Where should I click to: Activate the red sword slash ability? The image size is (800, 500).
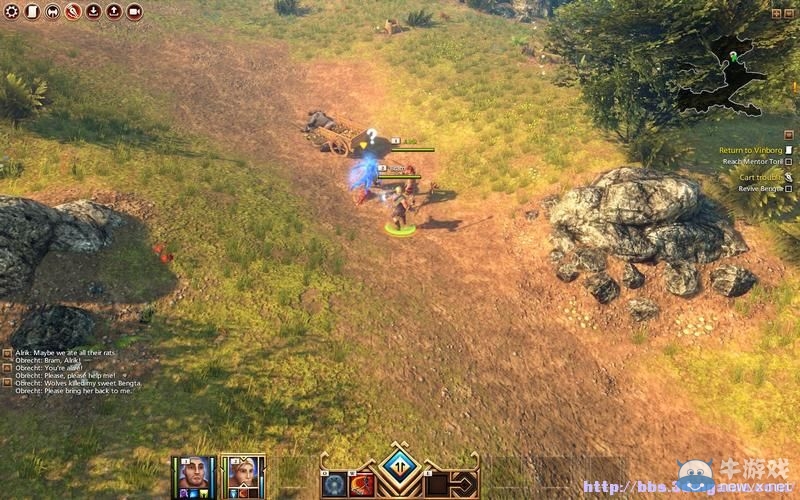point(361,486)
